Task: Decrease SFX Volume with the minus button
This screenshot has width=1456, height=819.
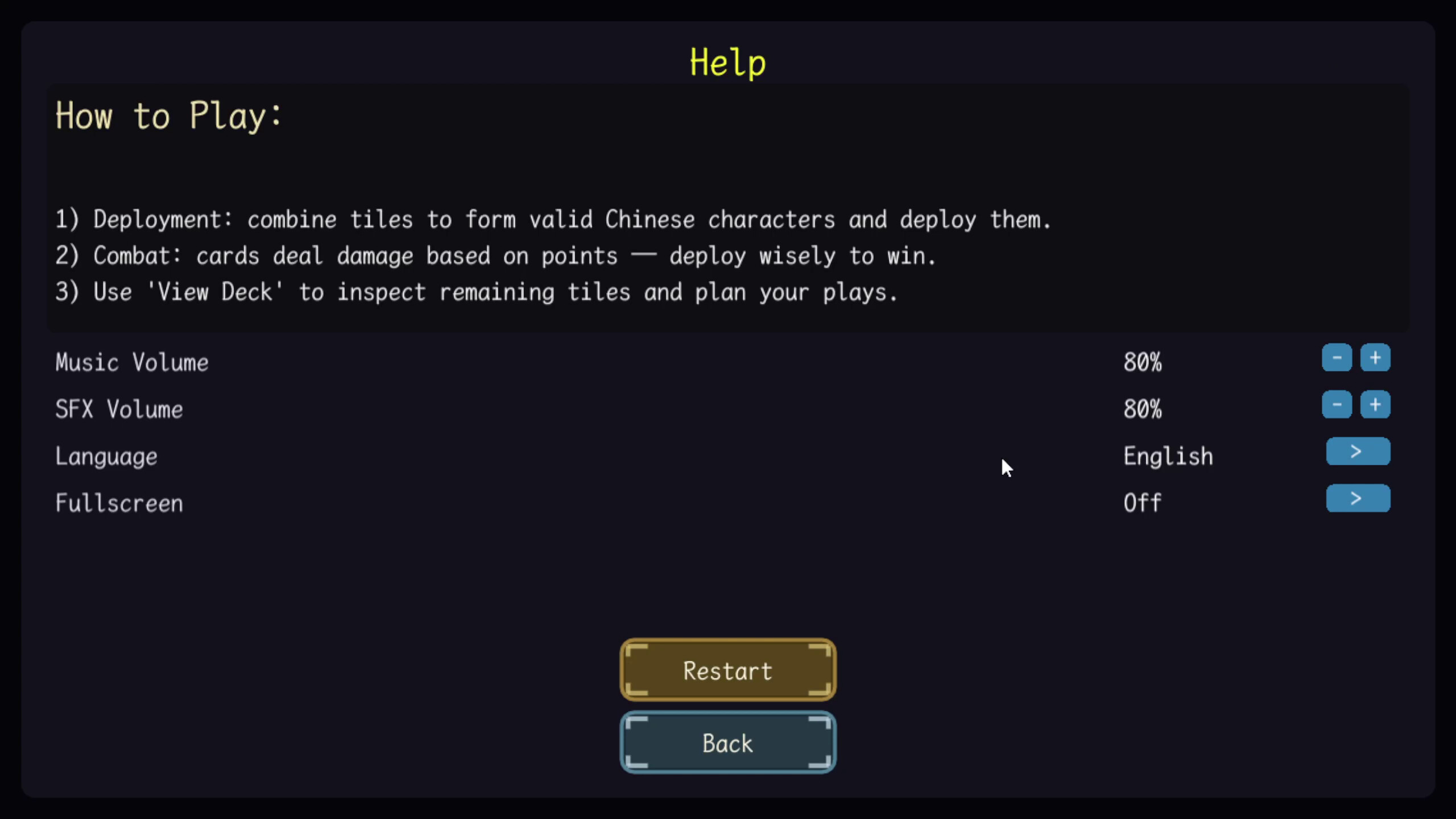Action: (1336, 405)
